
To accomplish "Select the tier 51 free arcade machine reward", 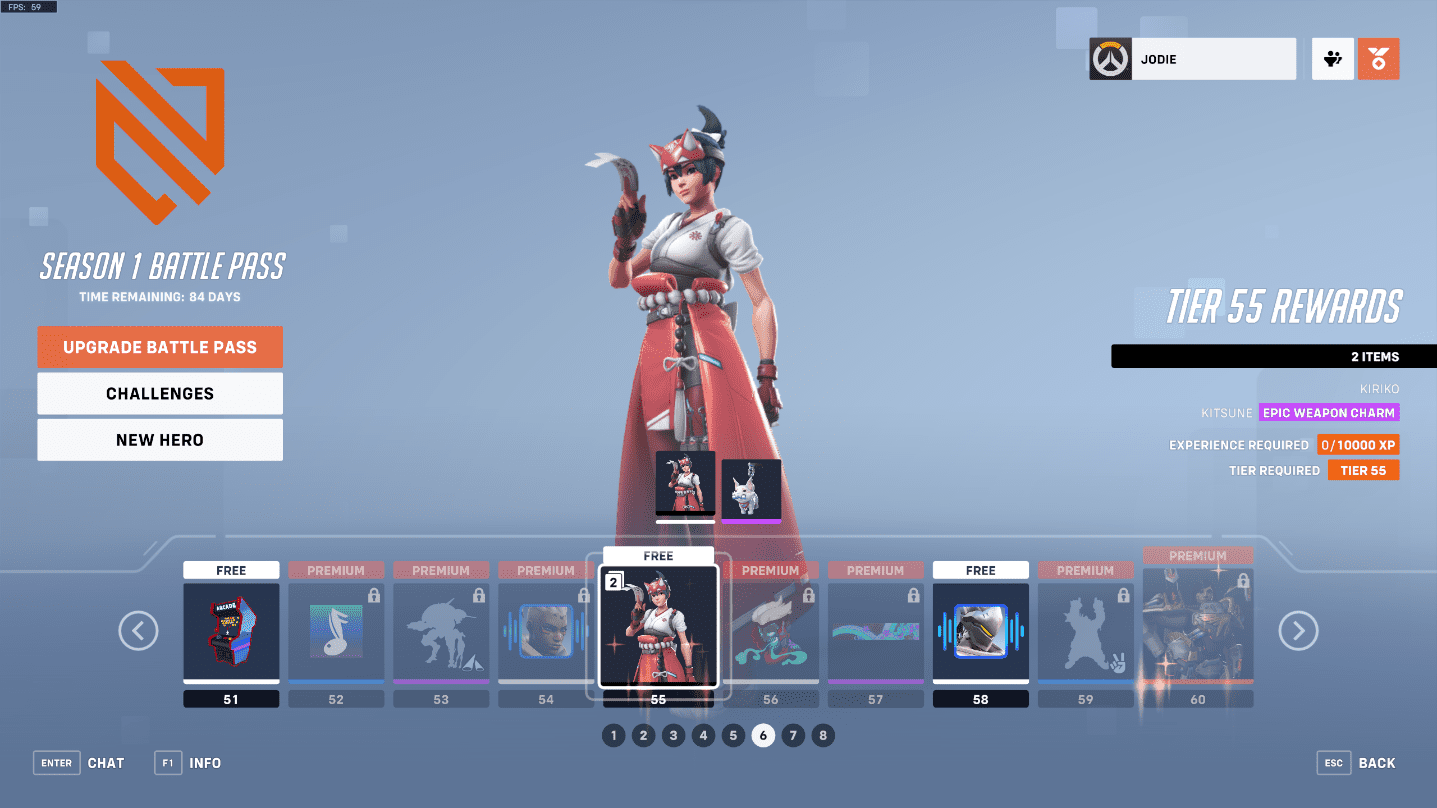I will coord(231,630).
